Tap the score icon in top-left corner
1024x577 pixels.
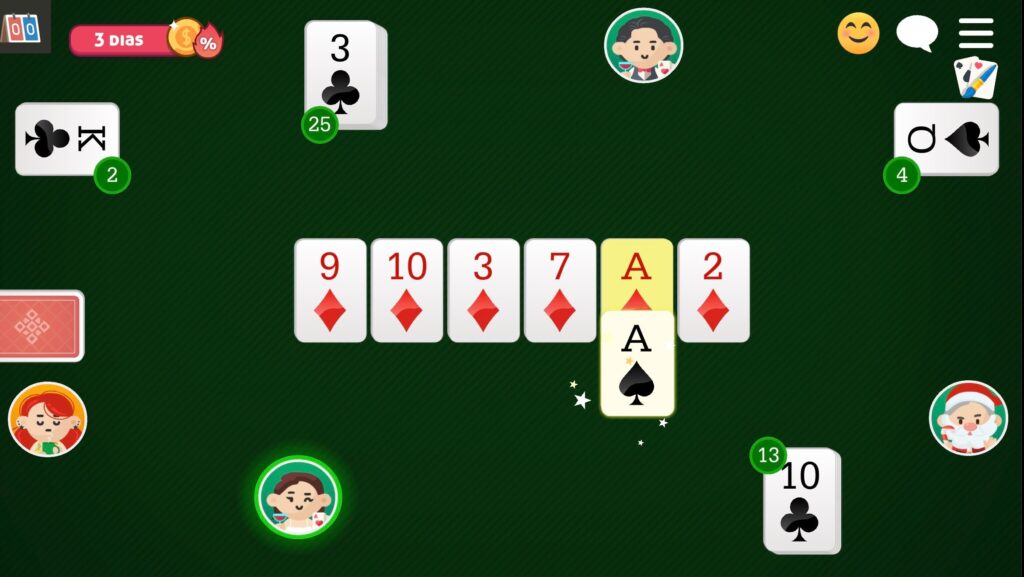[x=22, y=26]
